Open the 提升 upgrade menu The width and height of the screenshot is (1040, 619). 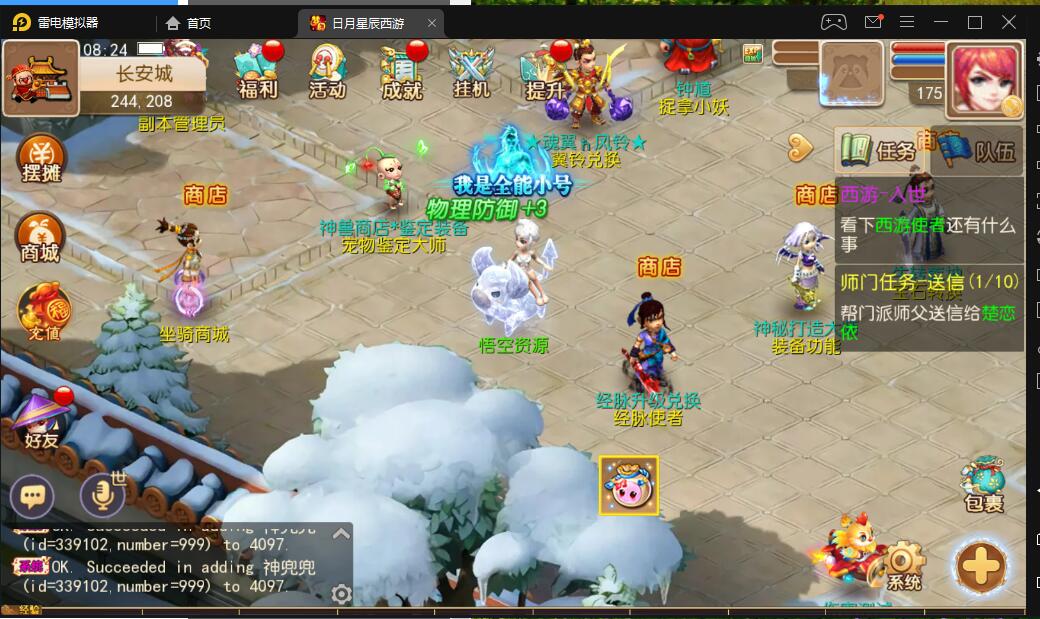click(545, 74)
